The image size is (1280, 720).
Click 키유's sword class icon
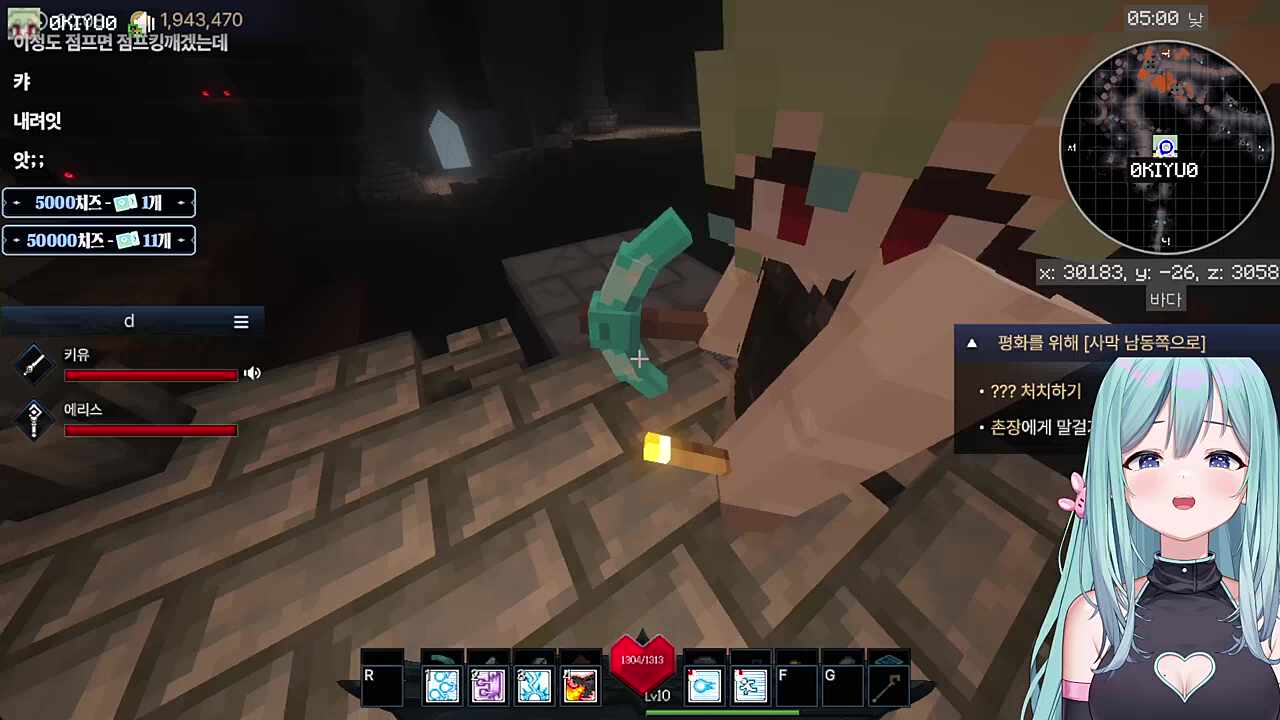[x=34, y=365]
